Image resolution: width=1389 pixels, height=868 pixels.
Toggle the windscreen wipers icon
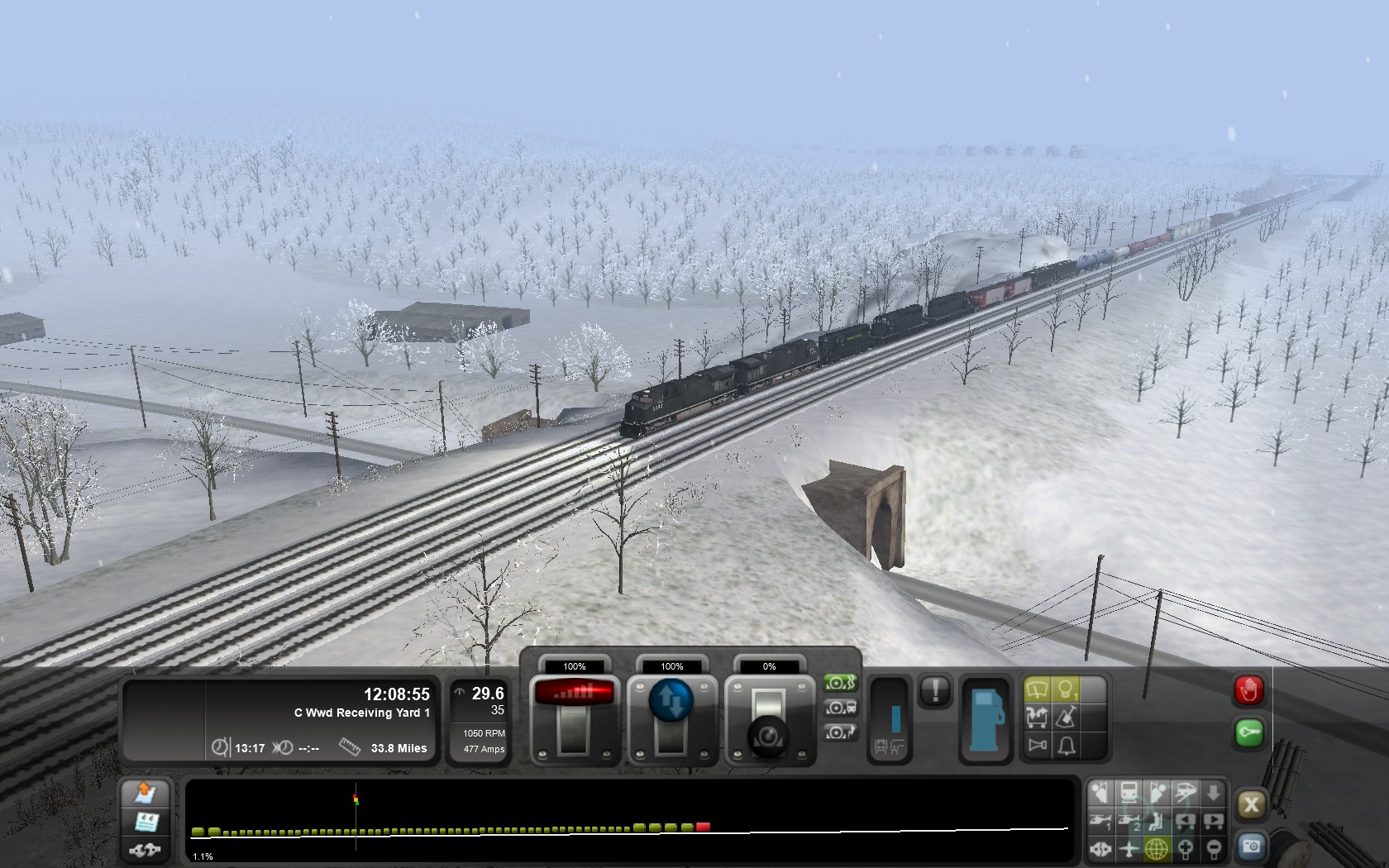(x=1037, y=689)
